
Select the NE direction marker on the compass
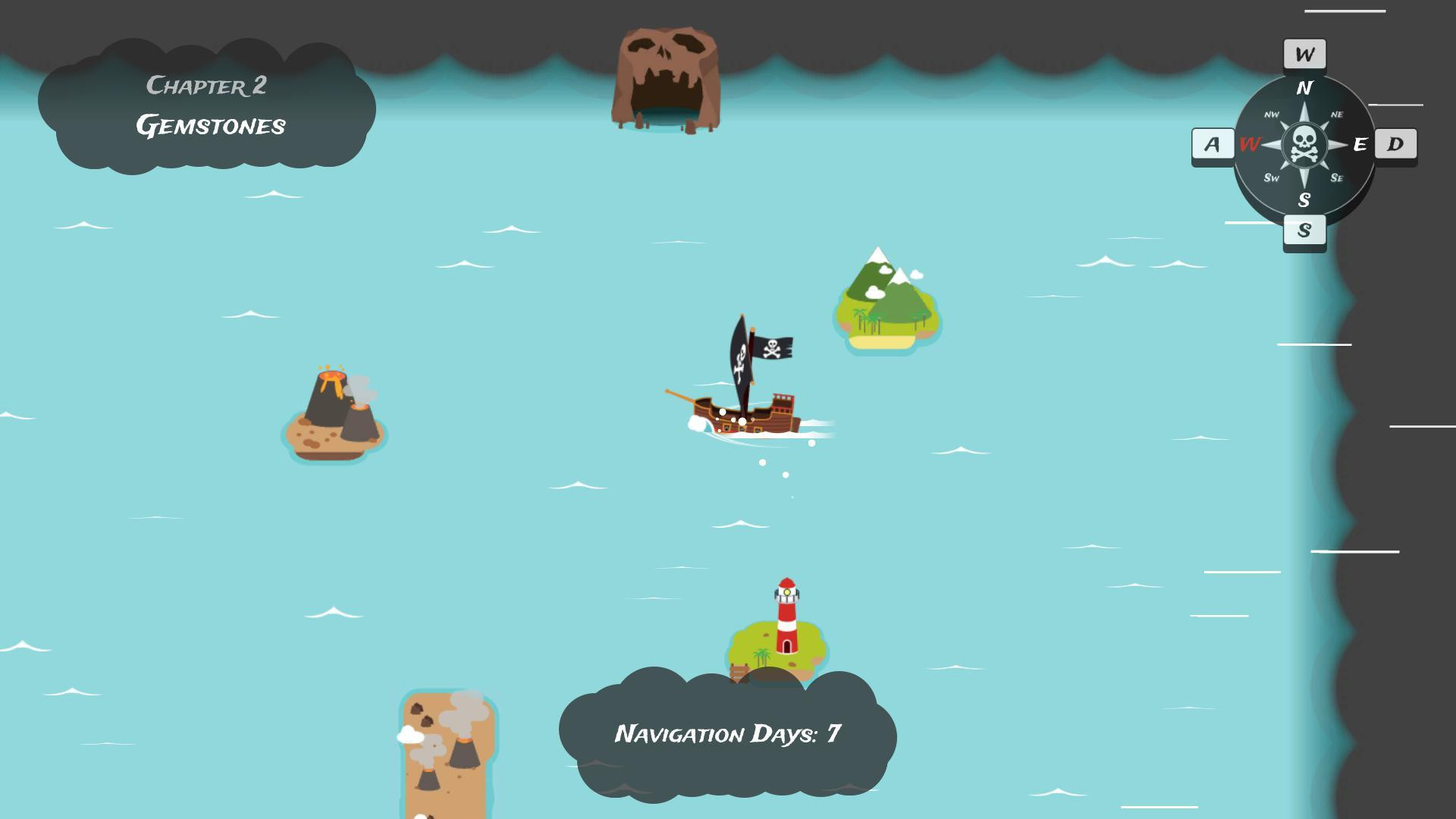tap(1337, 114)
